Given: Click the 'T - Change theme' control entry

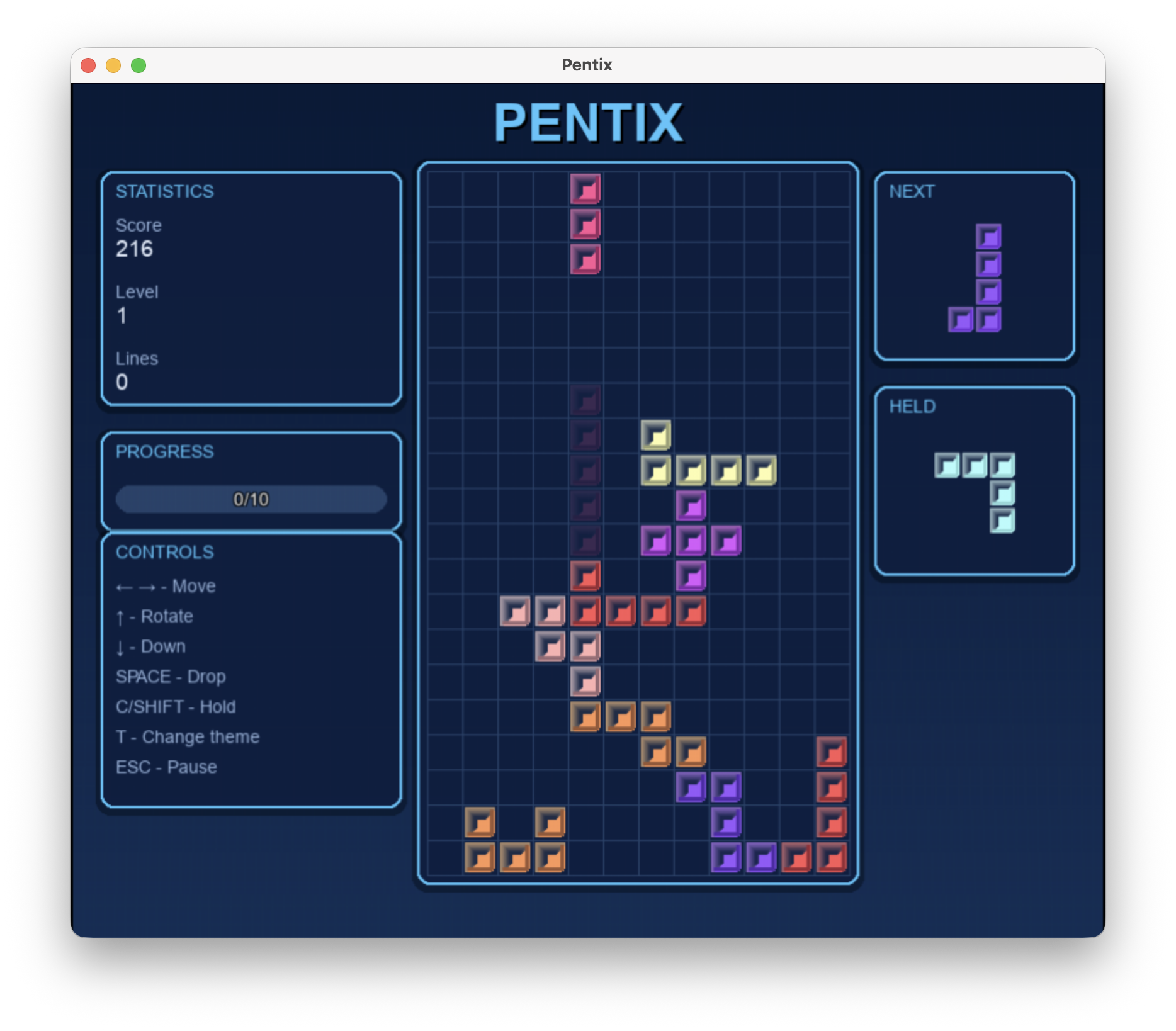Looking at the screenshot, I should (187, 736).
